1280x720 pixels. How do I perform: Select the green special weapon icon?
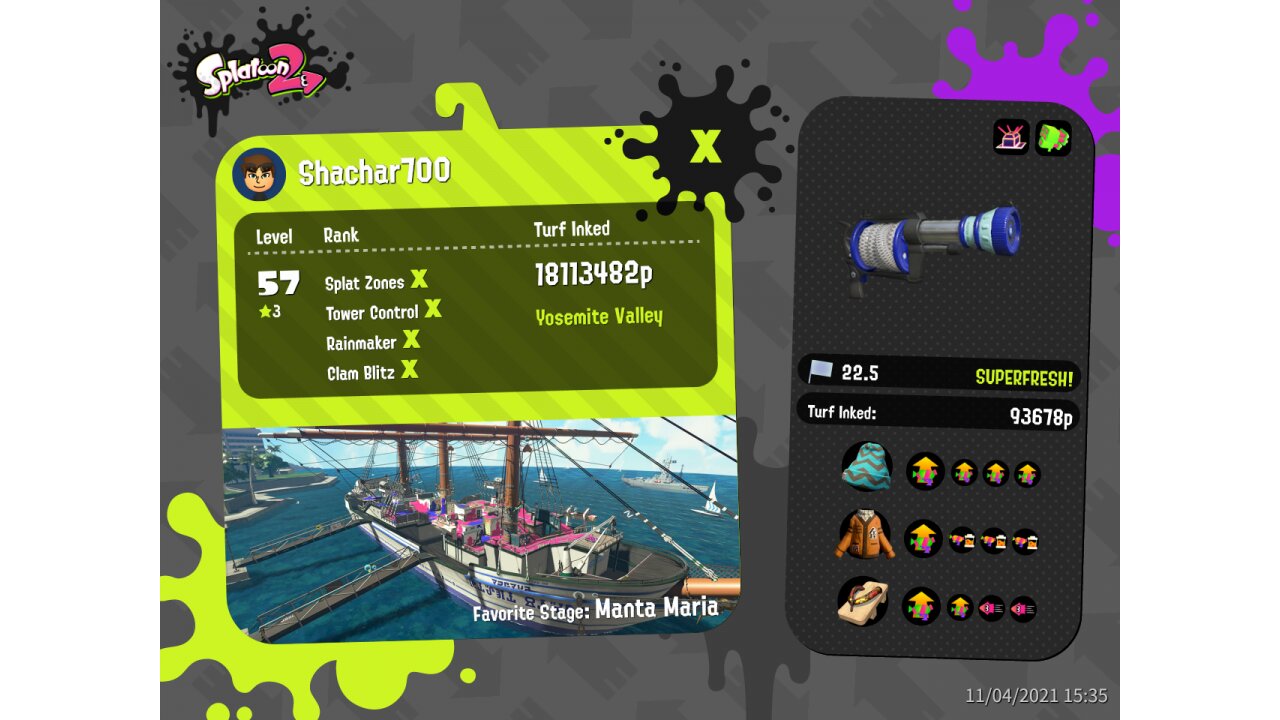1053,137
